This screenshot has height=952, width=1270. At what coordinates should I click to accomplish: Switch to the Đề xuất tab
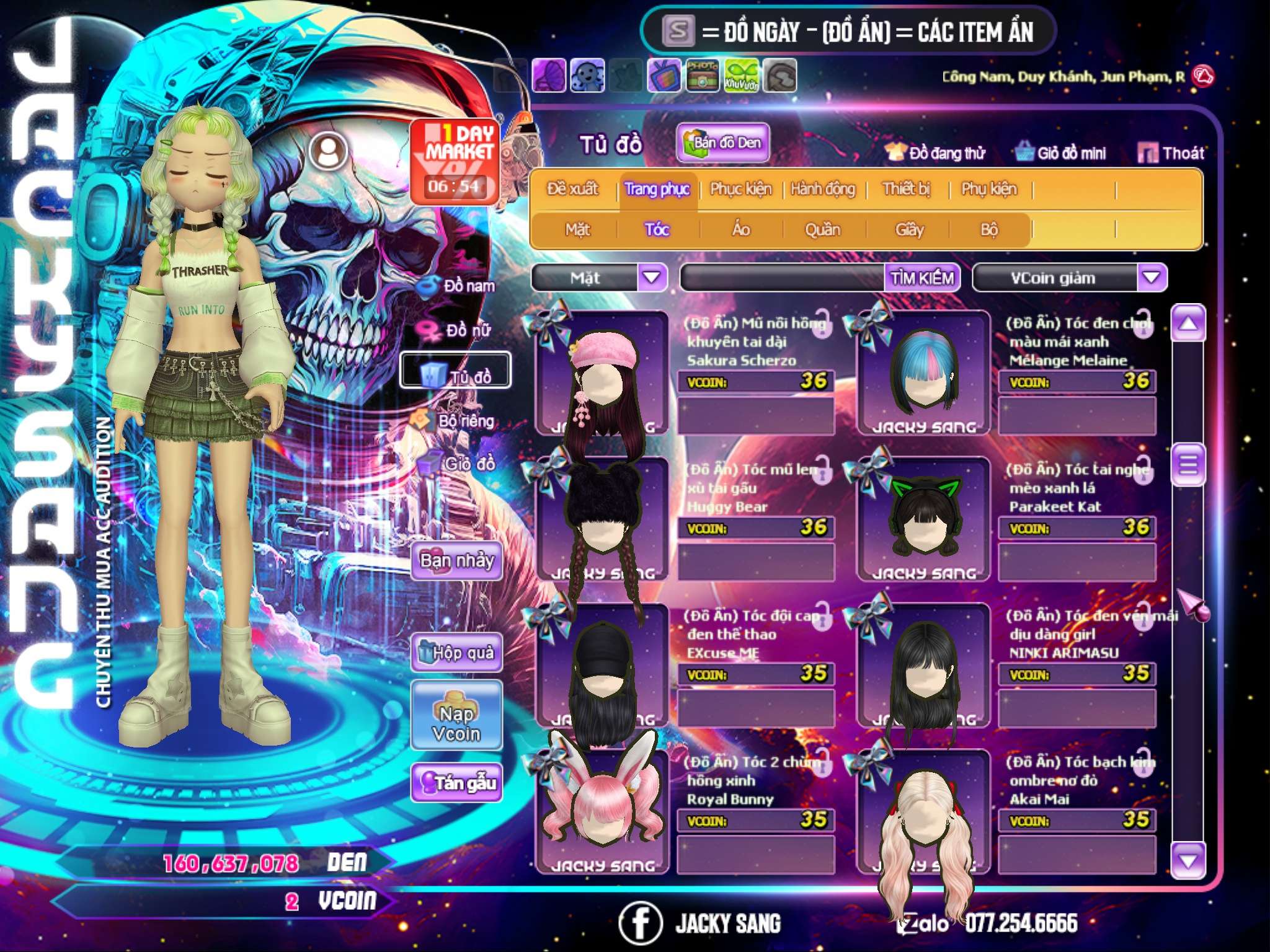point(572,189)
